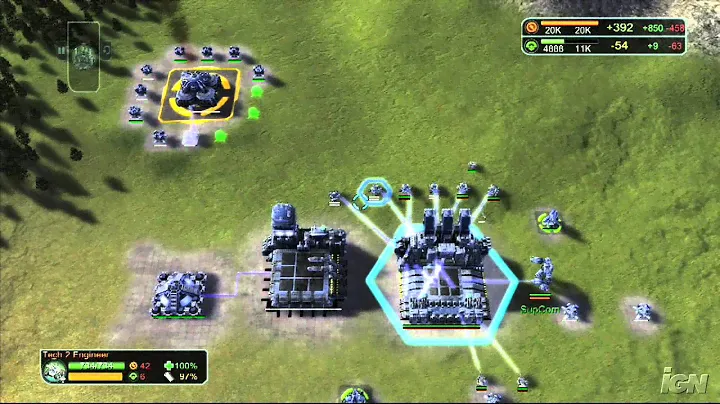Select the engineer with the cyan hexagon ring

click(375, 190)
